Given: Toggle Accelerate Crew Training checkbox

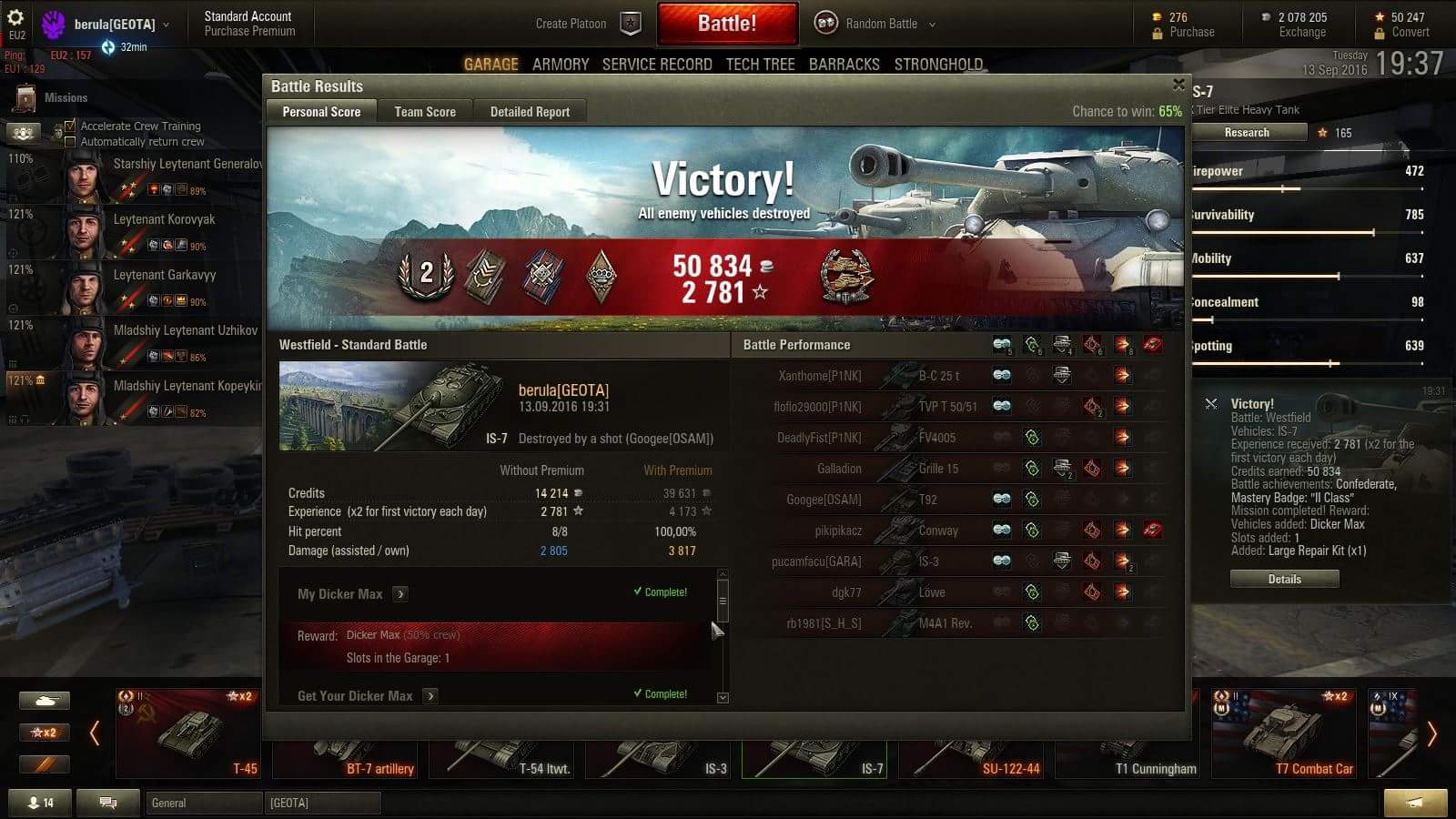Looking at the screenshot, I should tap(70, 126).
